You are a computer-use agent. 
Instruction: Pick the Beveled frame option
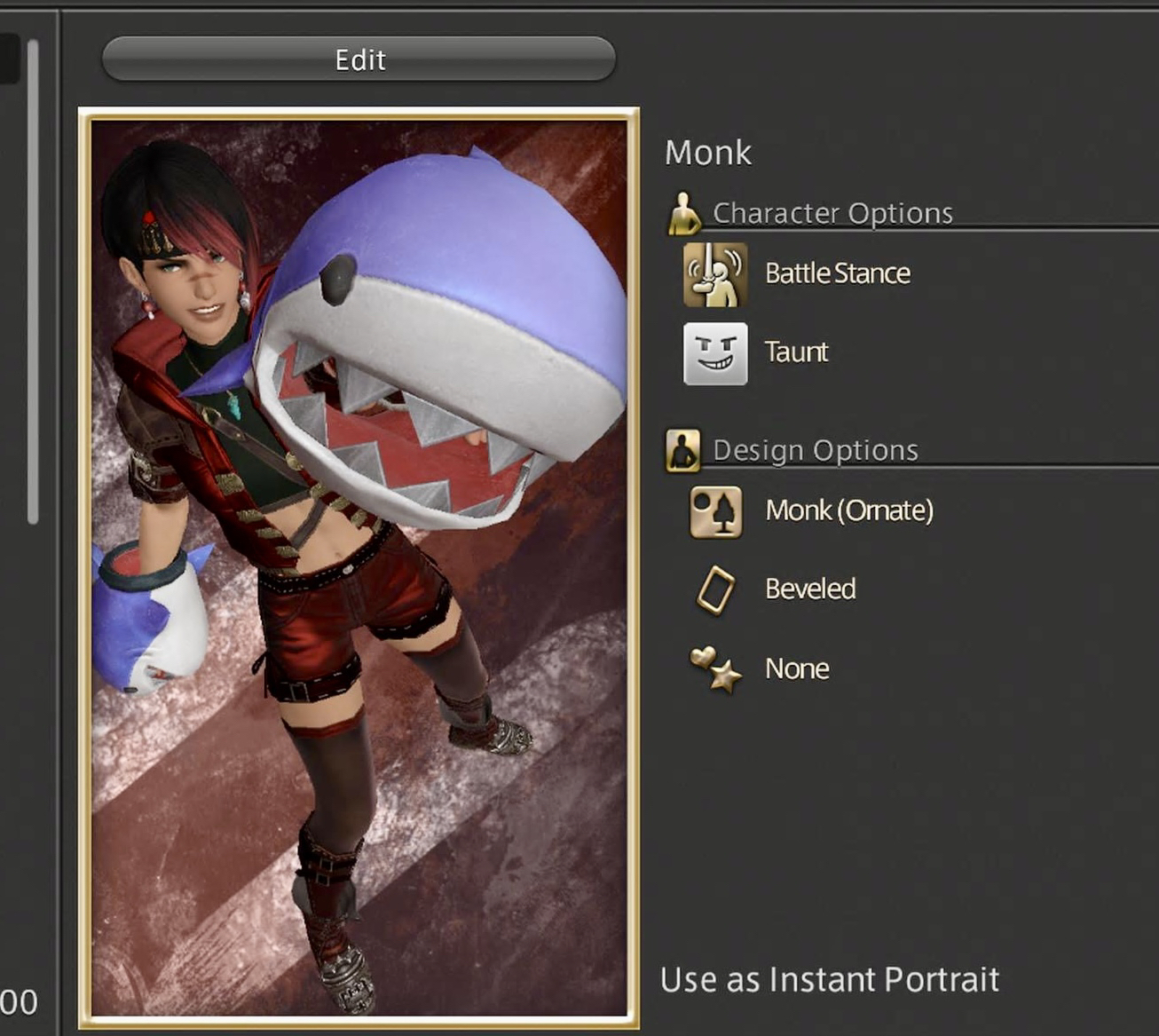pos(715,590)
